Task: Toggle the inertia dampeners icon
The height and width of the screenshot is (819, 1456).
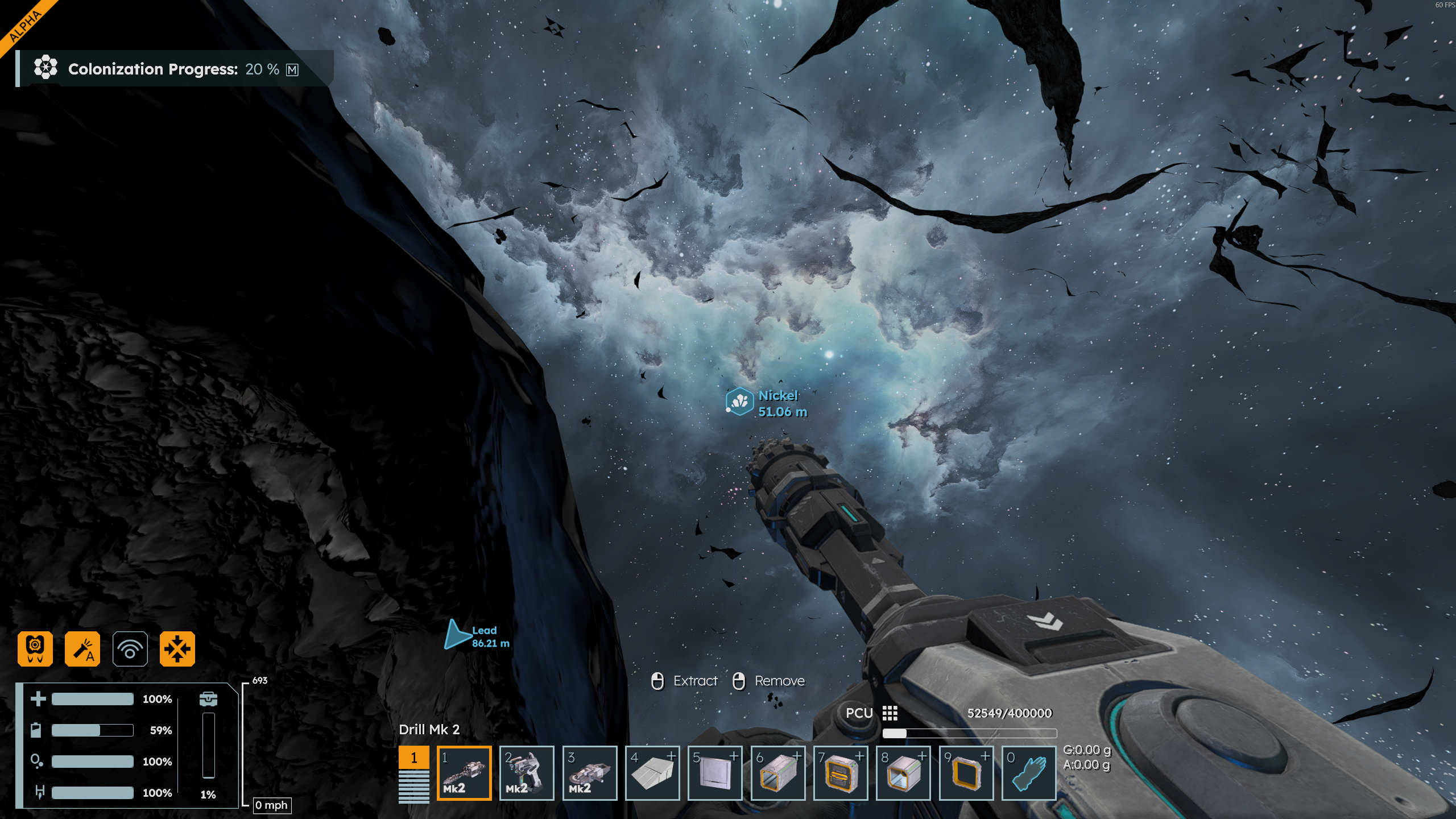Action: (177, 648)
